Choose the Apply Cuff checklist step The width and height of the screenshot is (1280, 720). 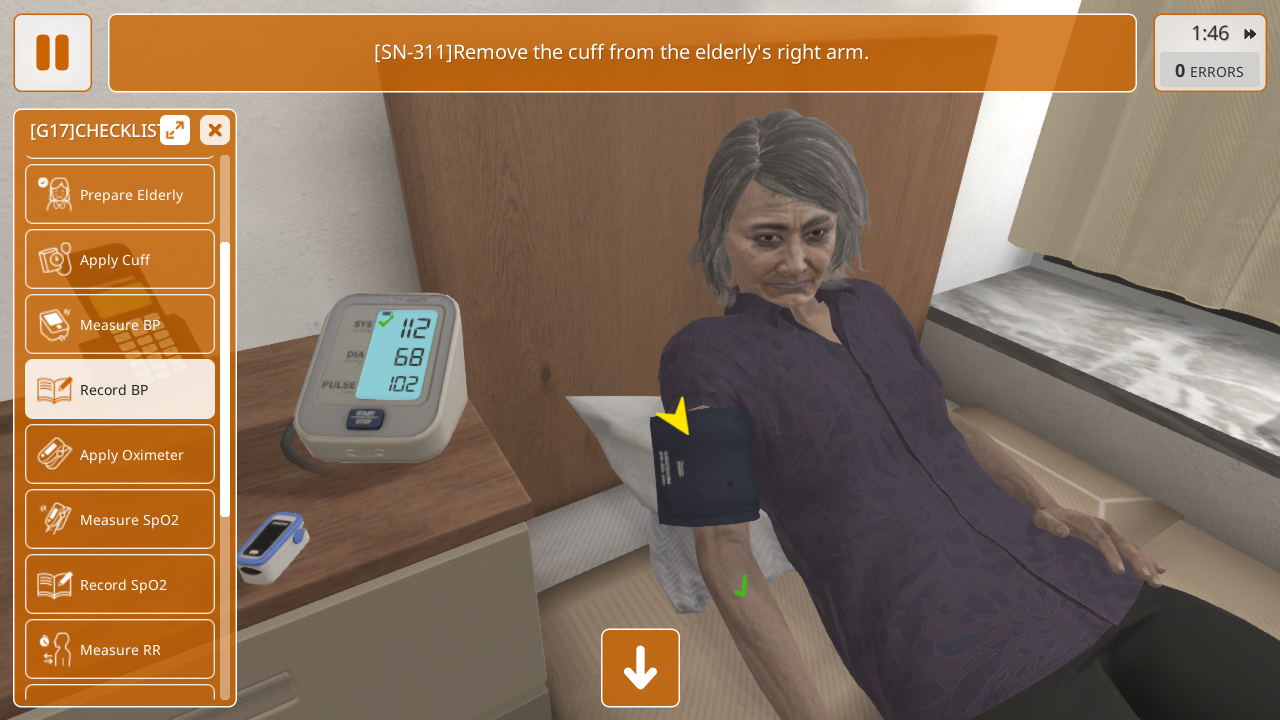pos(120,259)
